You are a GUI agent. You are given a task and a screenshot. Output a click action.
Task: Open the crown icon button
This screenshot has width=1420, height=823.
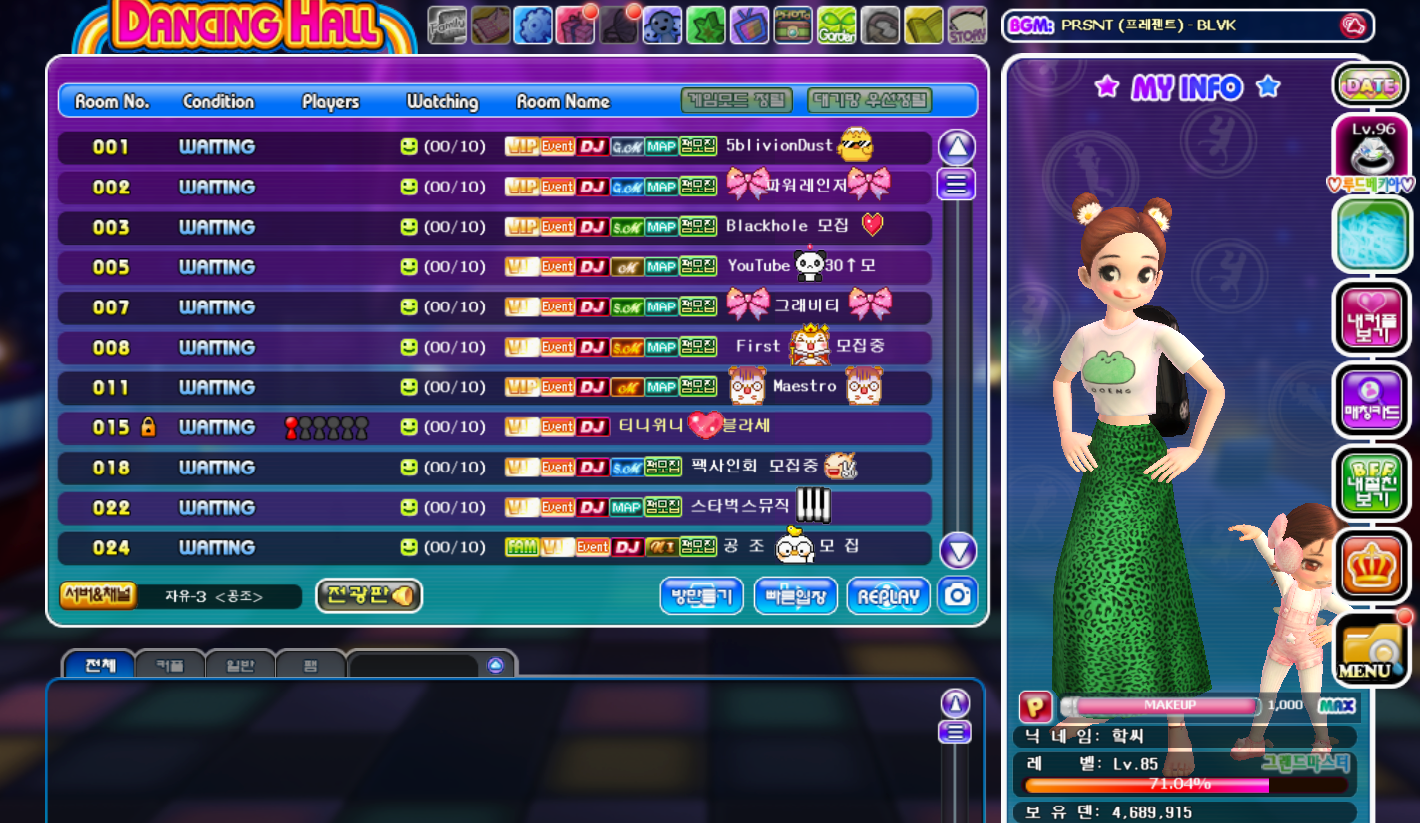[1372, 568]
